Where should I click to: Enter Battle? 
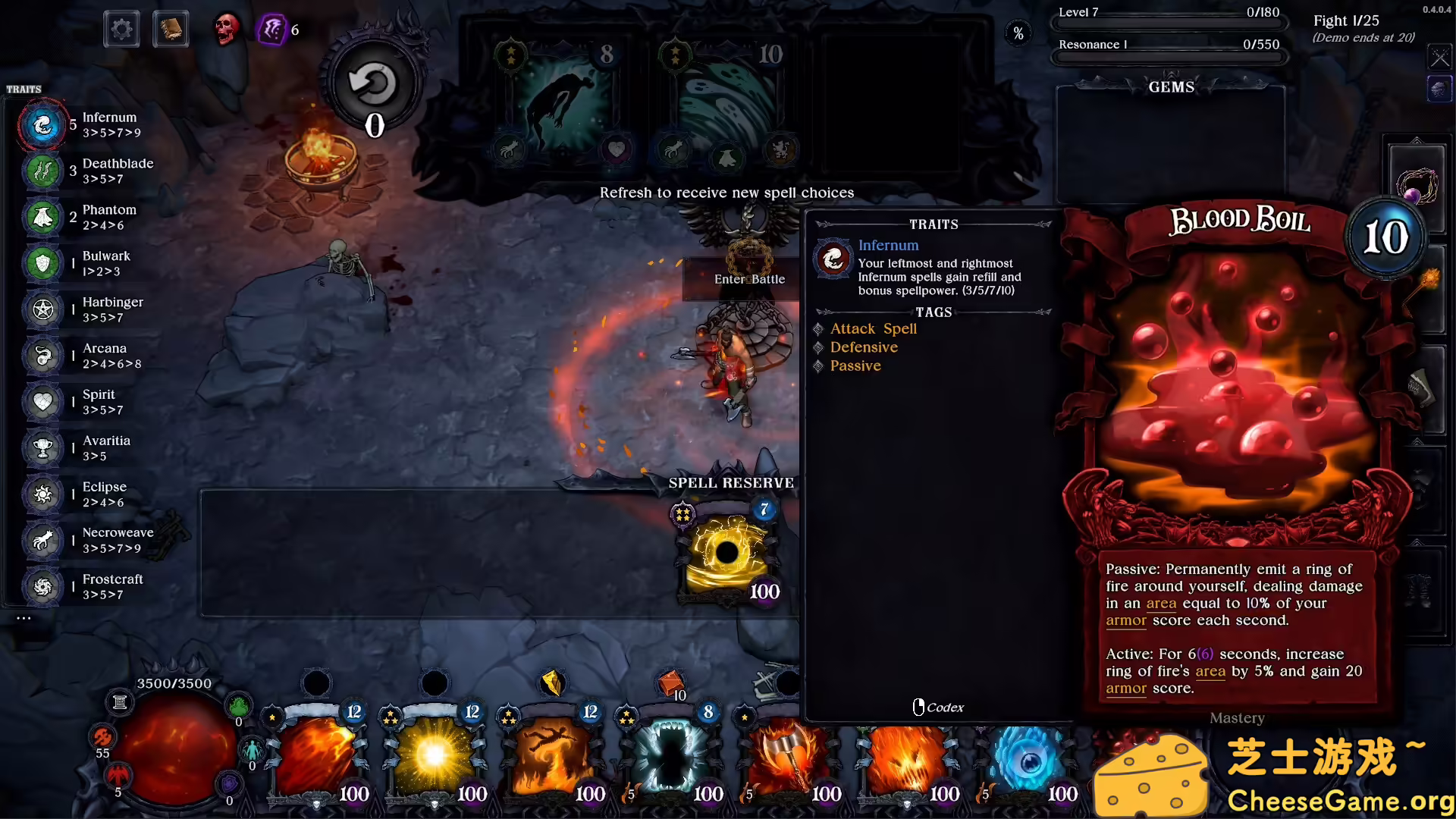(x=749, y=279)
